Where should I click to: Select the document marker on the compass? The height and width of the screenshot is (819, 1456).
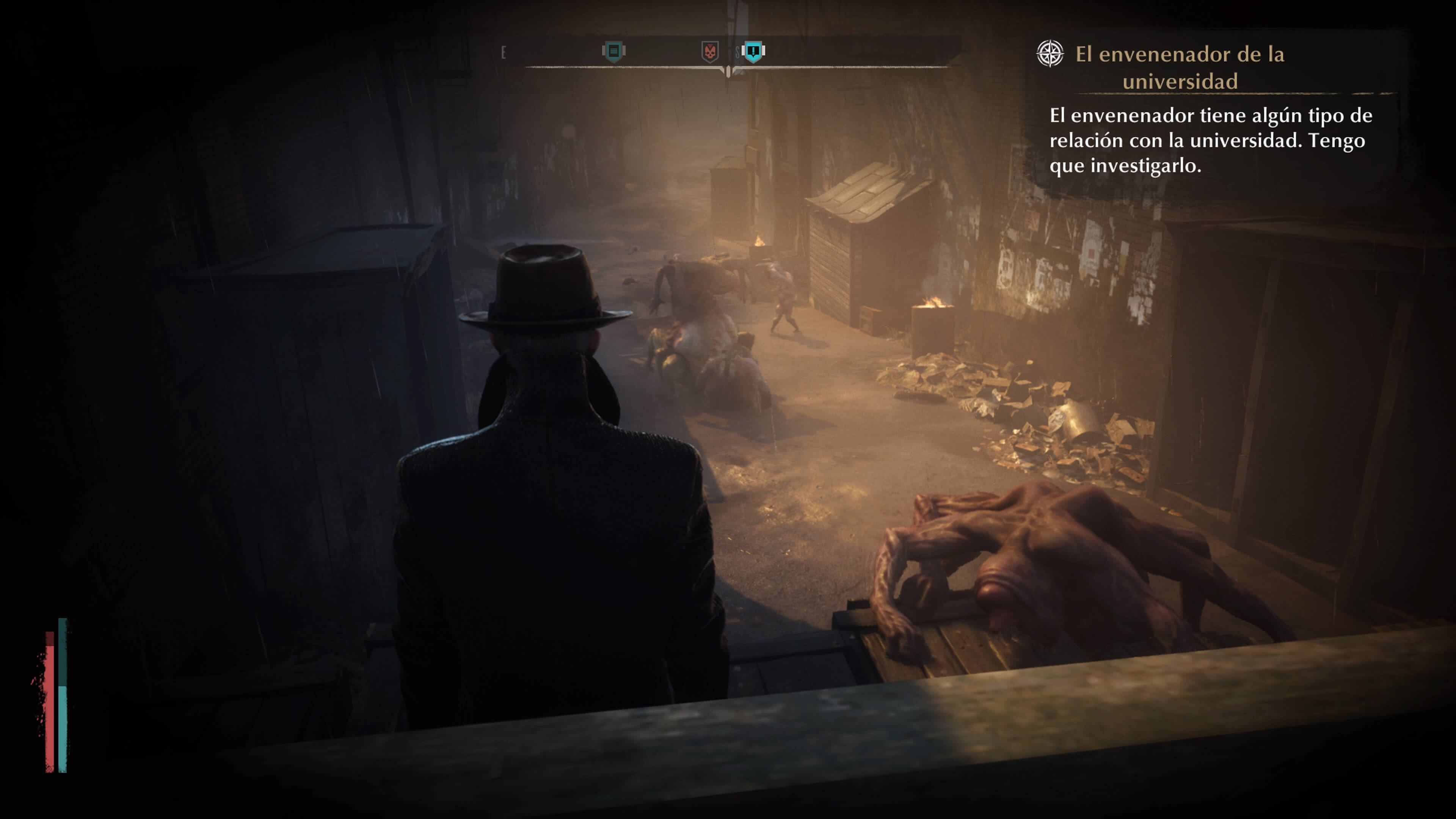(613, 52)
